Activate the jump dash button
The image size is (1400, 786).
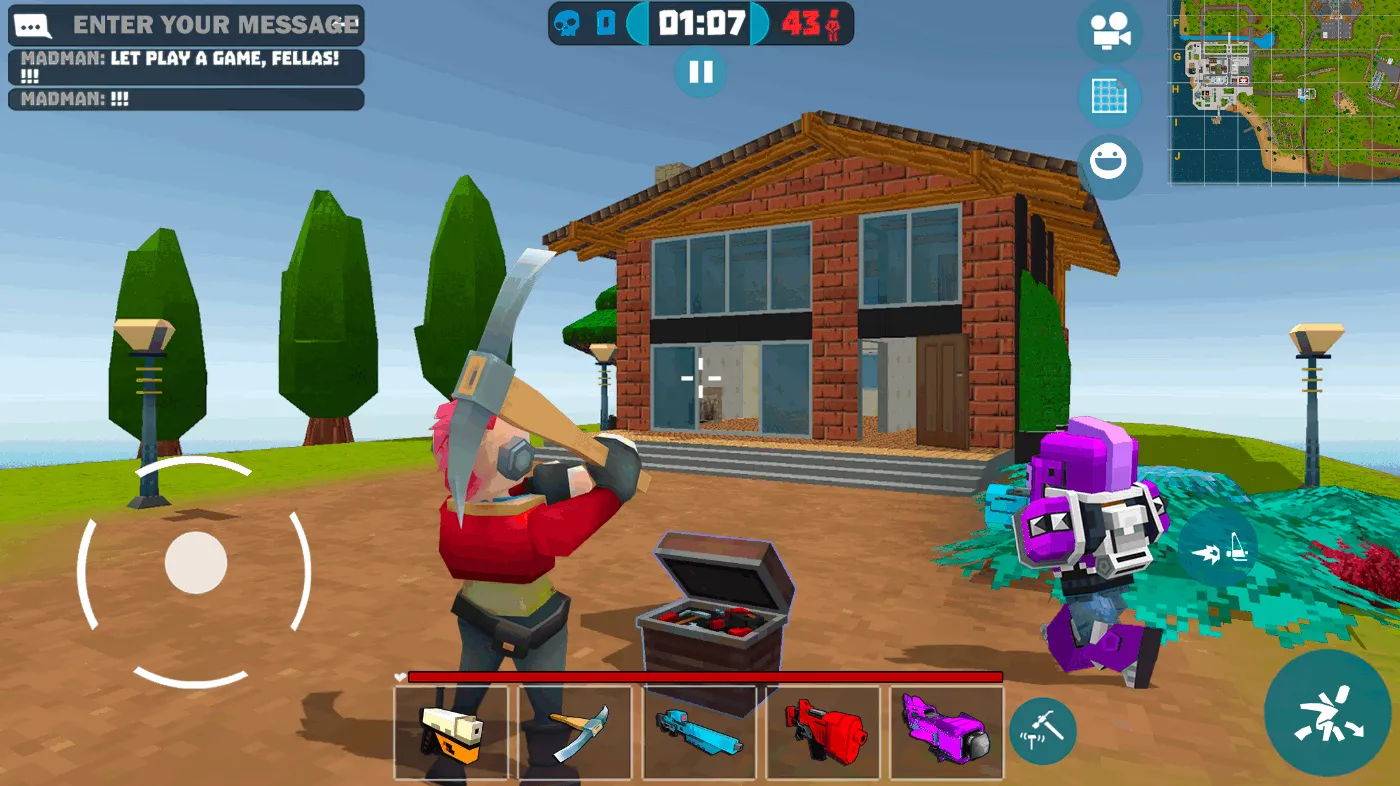click(x=1218, y=547)
